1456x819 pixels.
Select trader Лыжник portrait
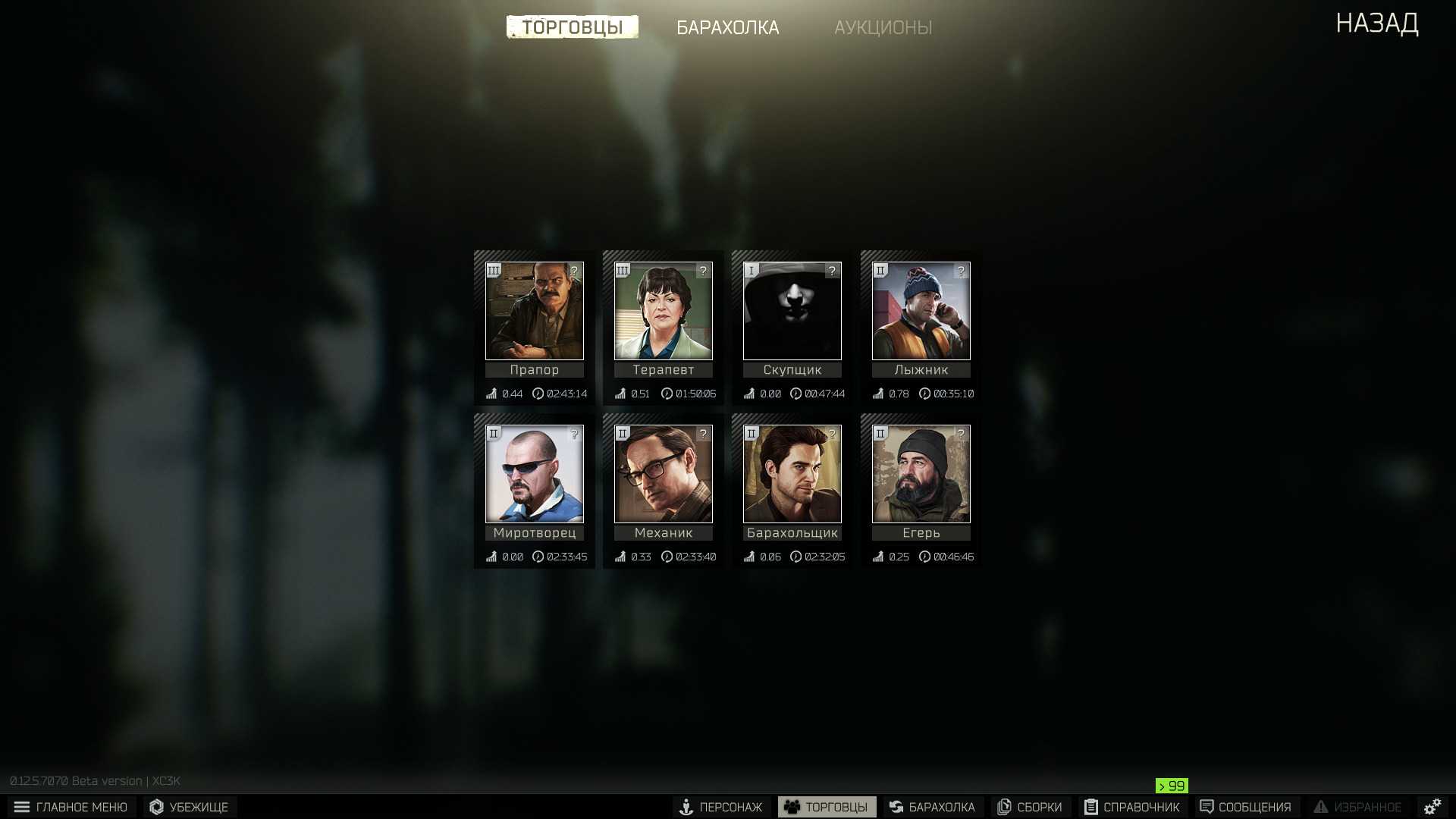click(921, 311)
